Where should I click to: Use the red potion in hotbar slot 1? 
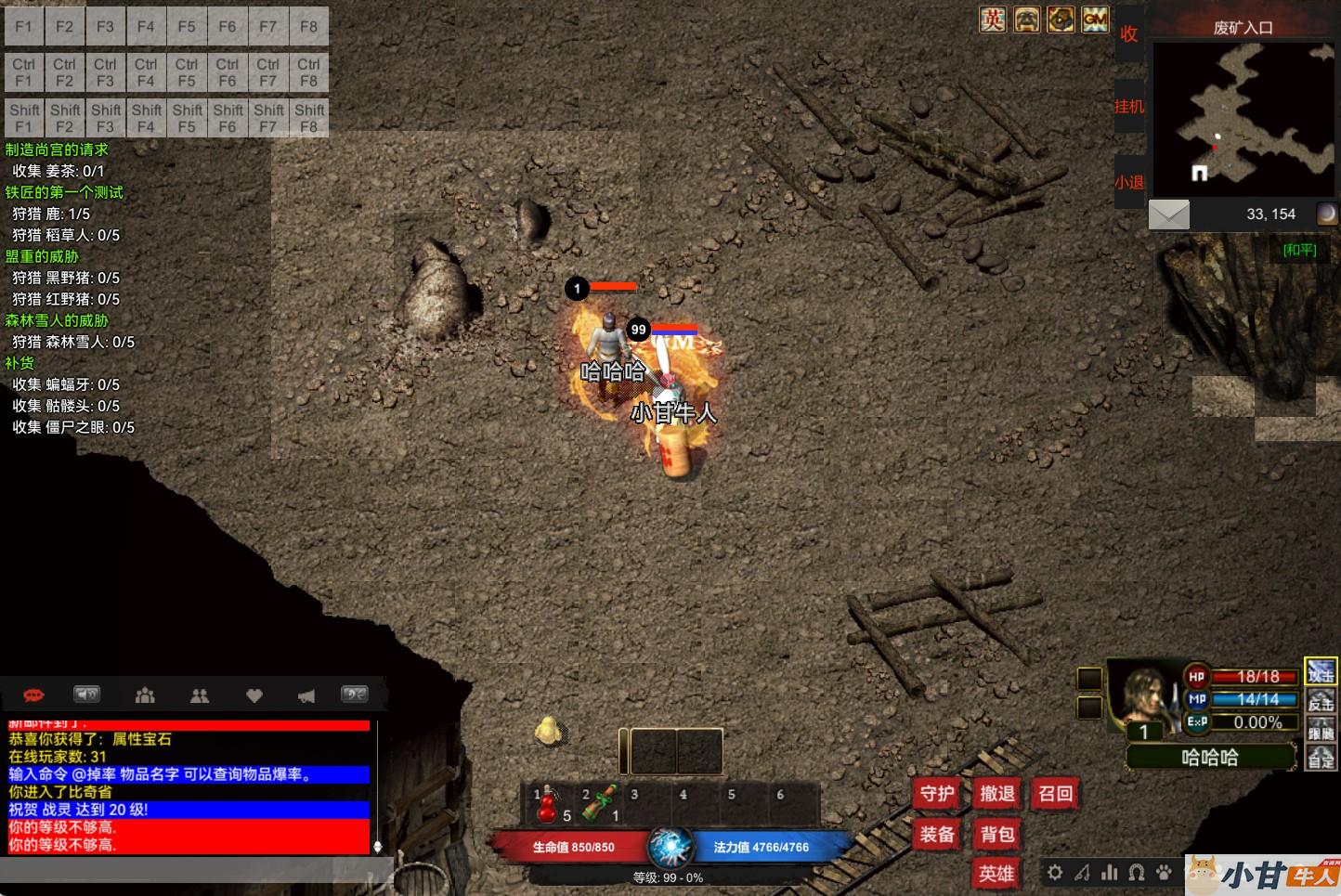pos(551,804)
